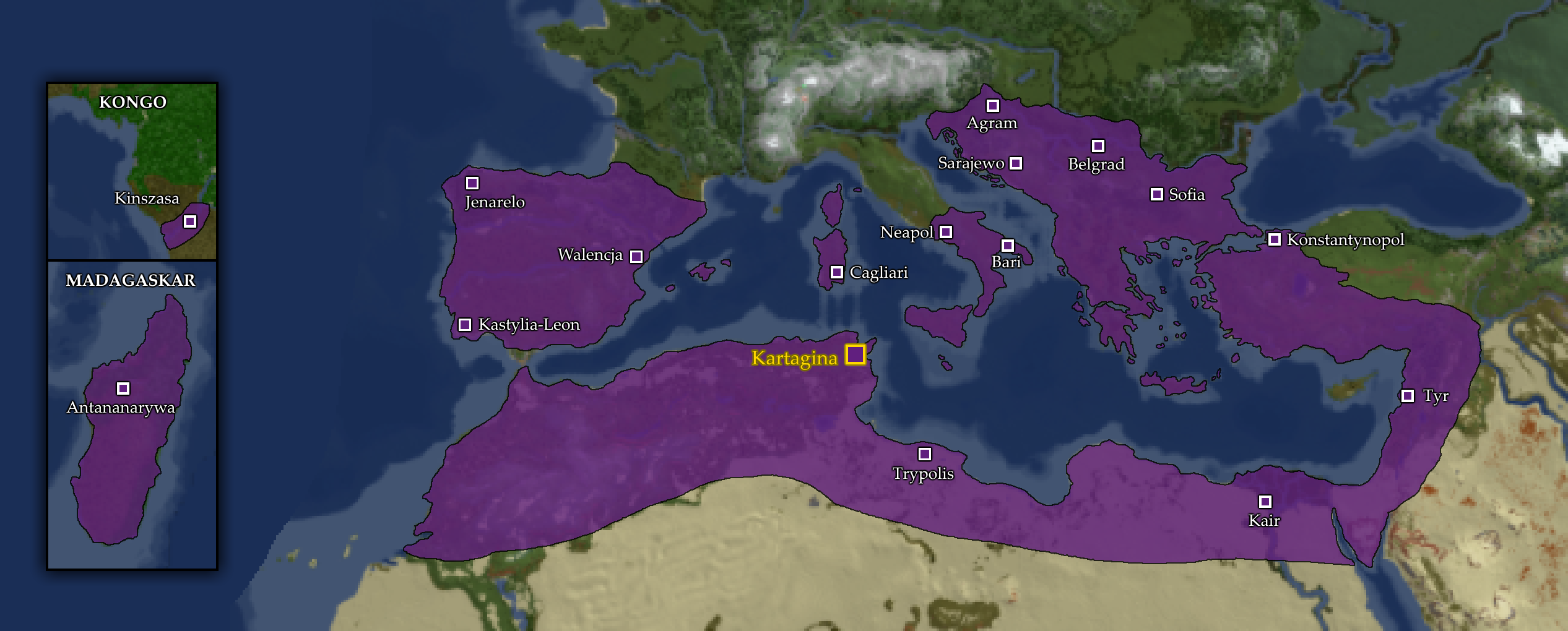
Task: Select the Bari city marker
Action: [x=1007, y=246]
